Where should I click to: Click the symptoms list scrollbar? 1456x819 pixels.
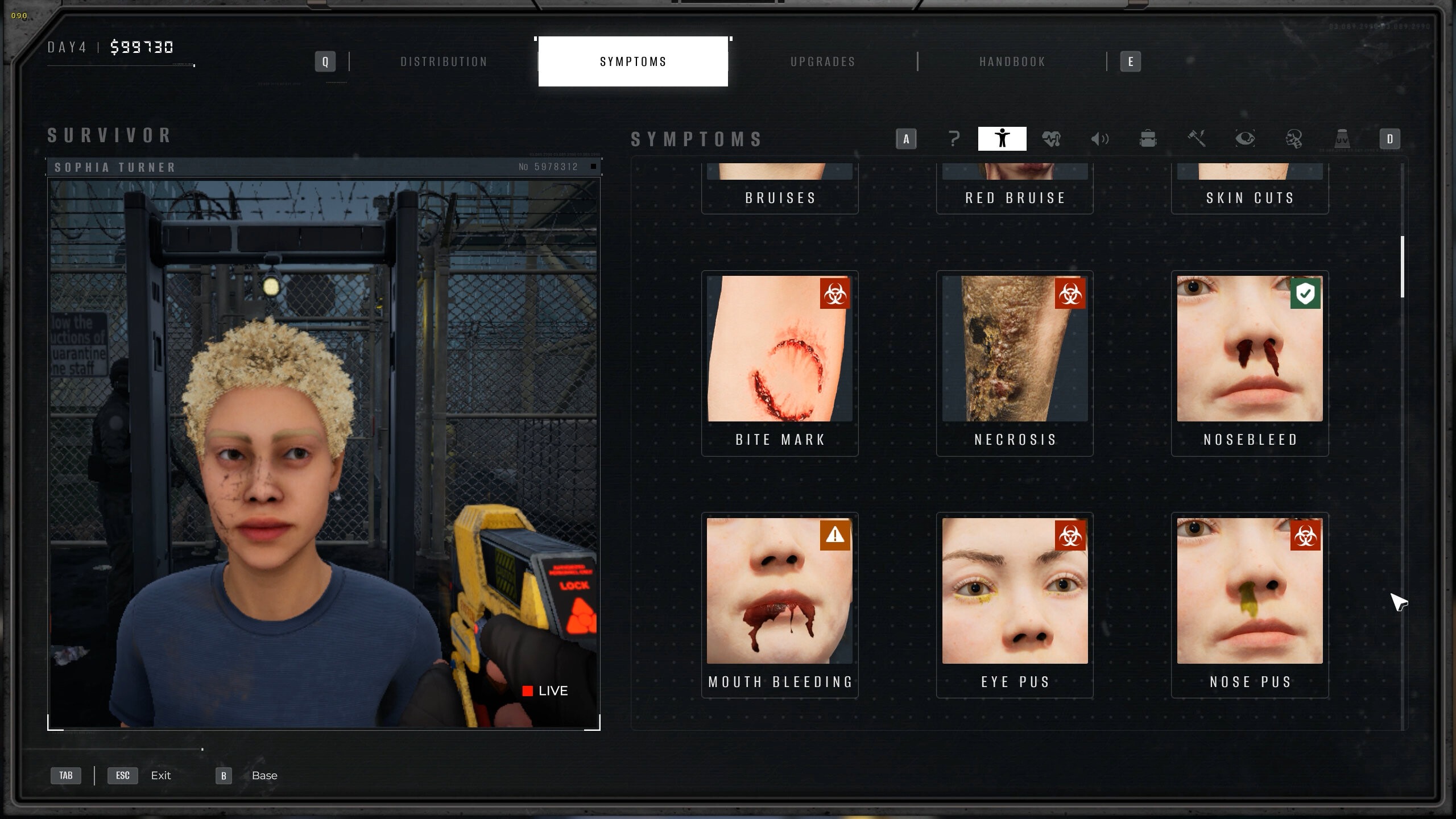click(1403, 266)
